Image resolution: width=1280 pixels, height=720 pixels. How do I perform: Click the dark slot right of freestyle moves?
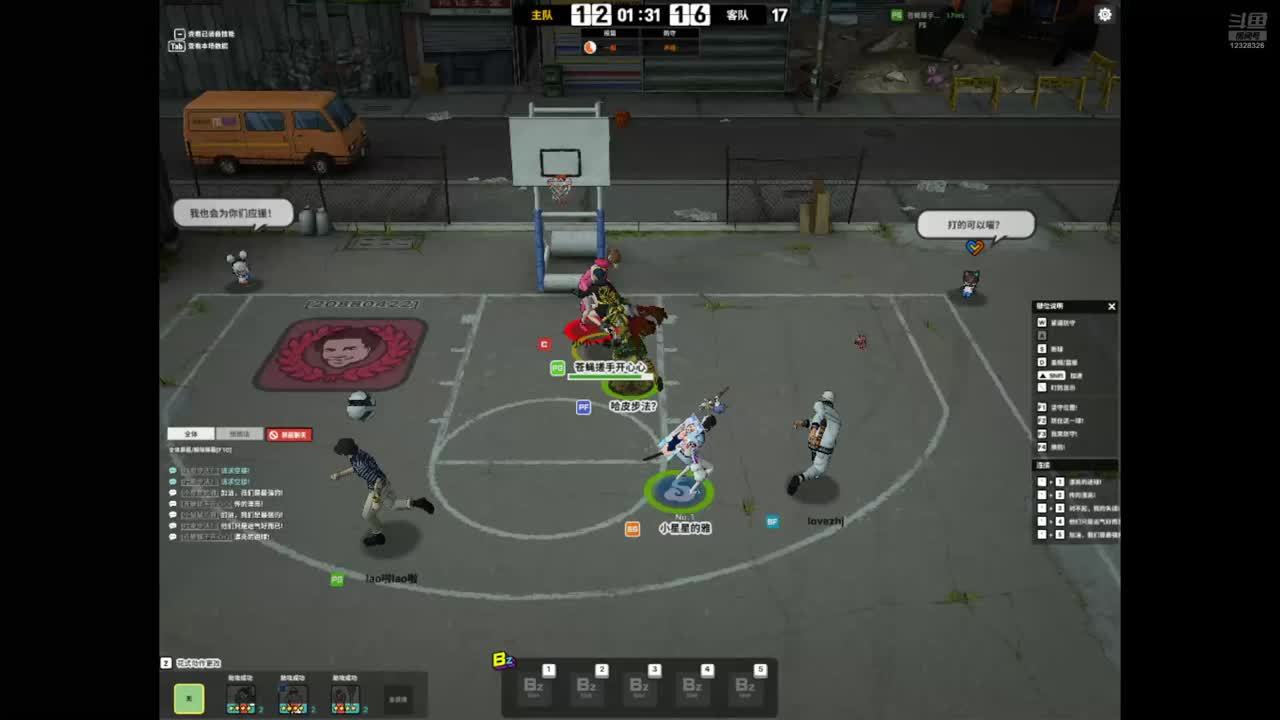(x=398, y=699)
